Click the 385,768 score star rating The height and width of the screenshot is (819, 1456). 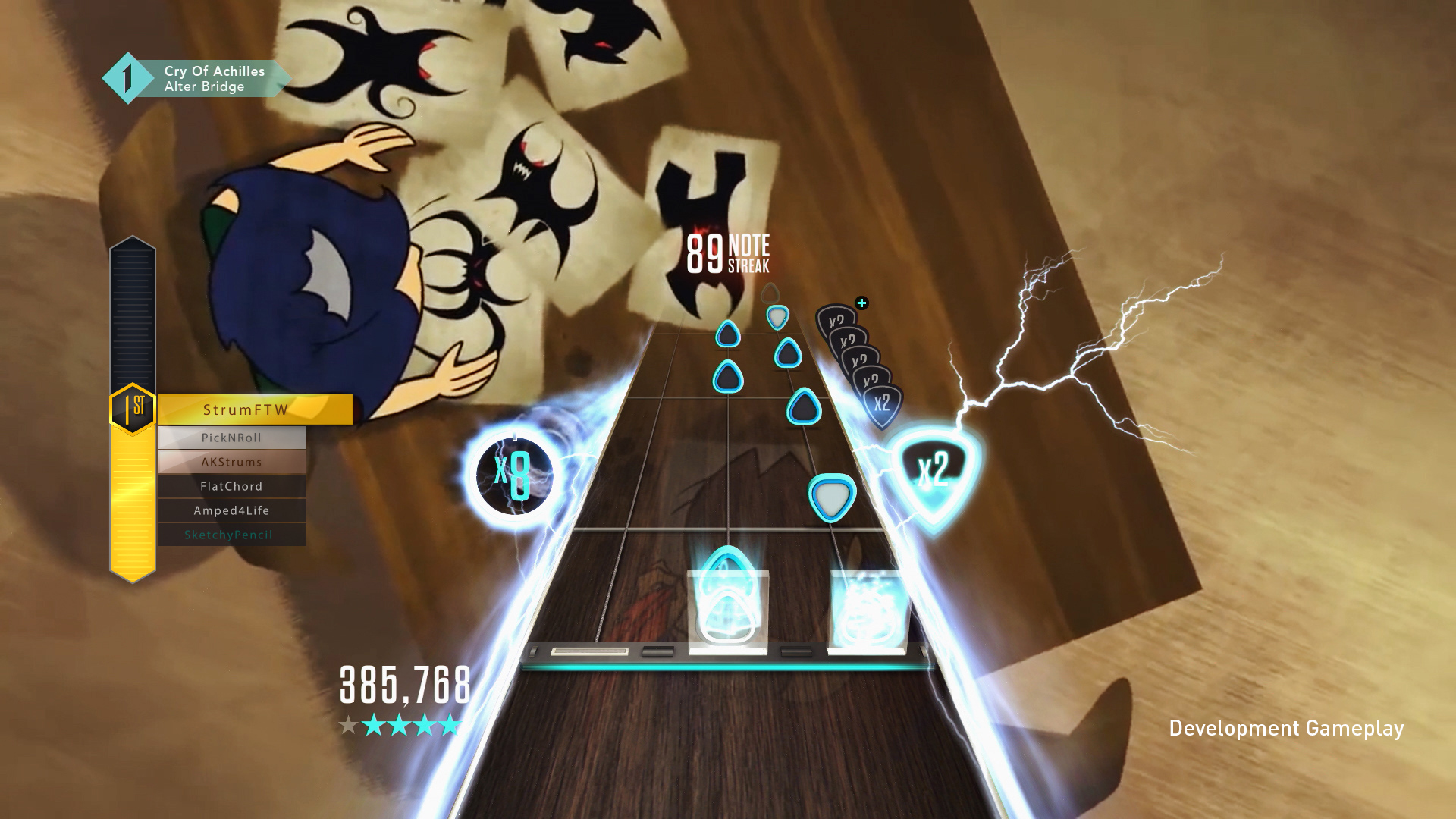click(400, 726)
